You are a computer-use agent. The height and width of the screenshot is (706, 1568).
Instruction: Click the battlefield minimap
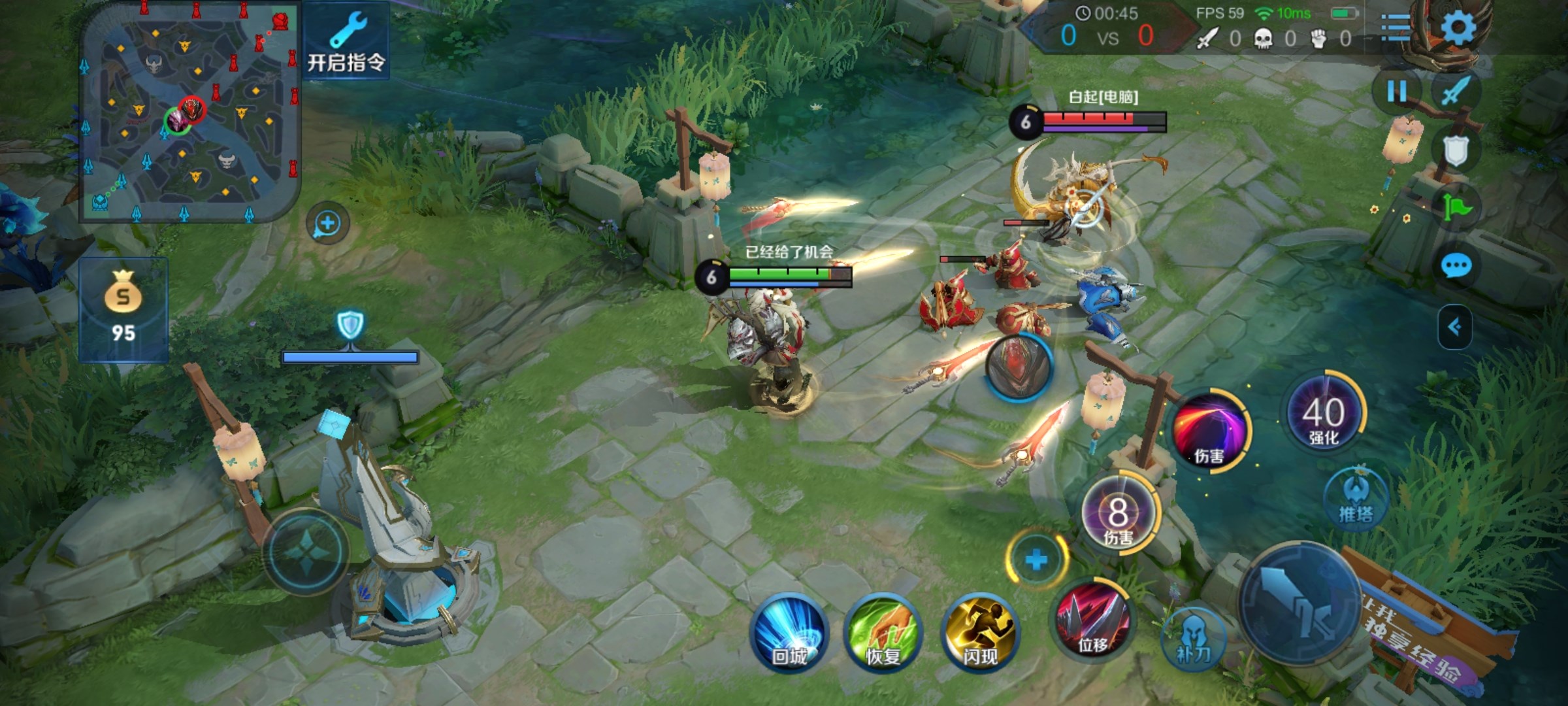pyautogui.click(x=189, y=111)
